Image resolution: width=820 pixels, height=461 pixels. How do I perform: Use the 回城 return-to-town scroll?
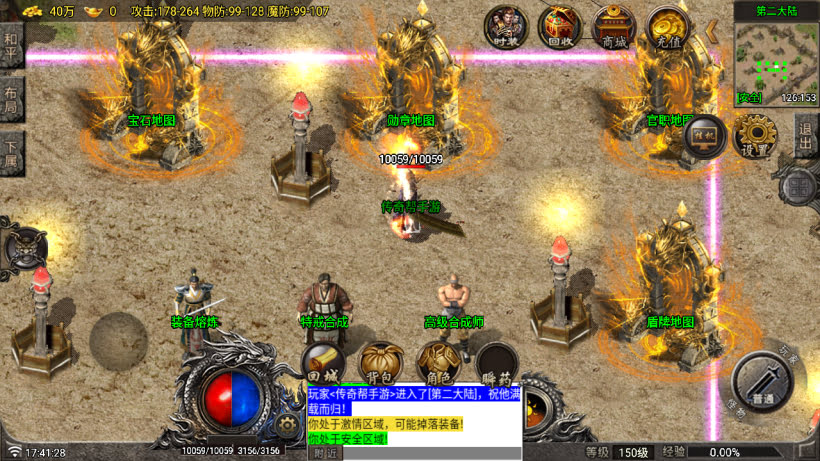coord(323,364)
